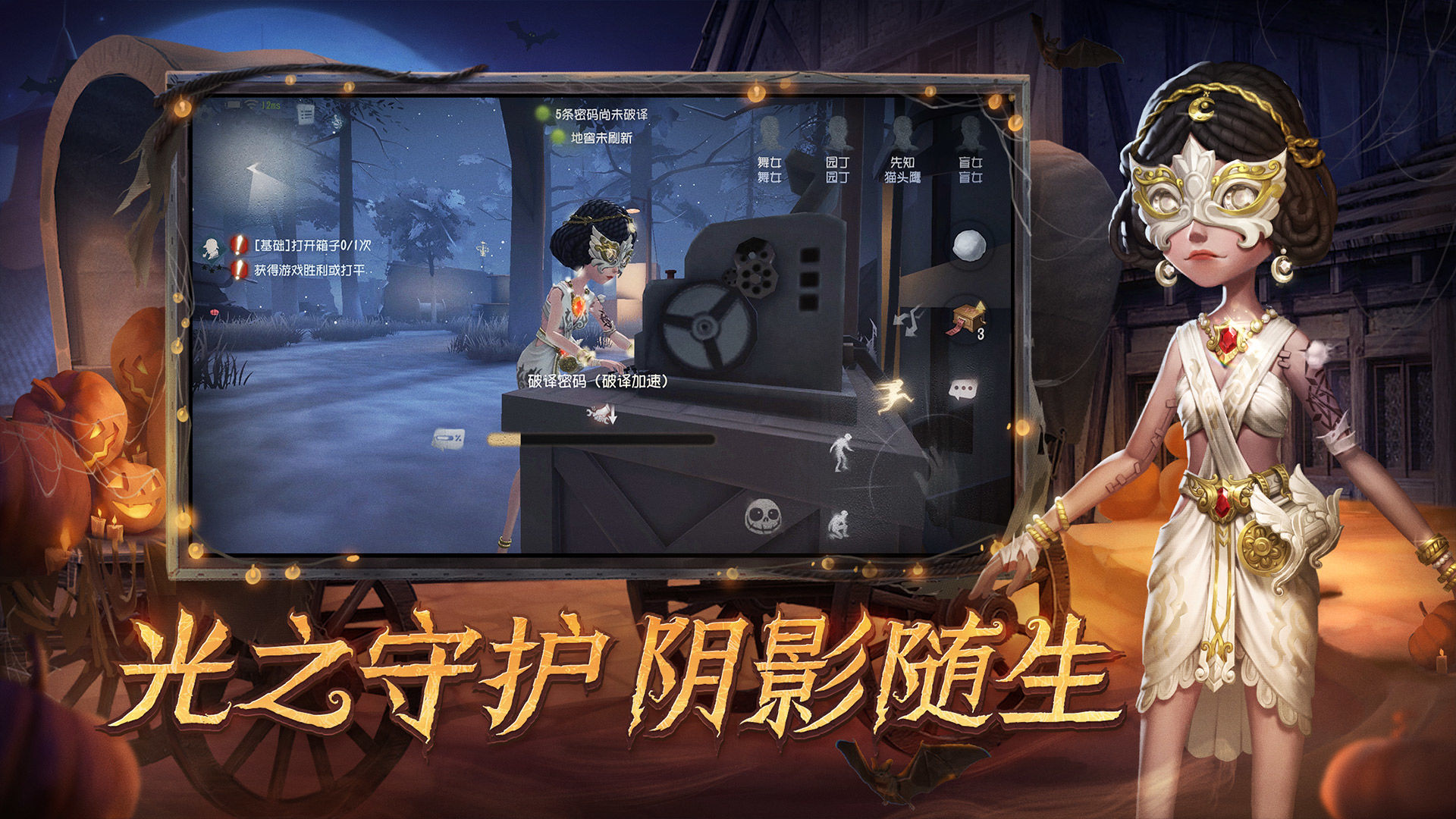Image resolution: width=1456 pixels, height=819 pixels.
Task: Open the quick-menu list icon near the ping display
Action: click(305, 112)
